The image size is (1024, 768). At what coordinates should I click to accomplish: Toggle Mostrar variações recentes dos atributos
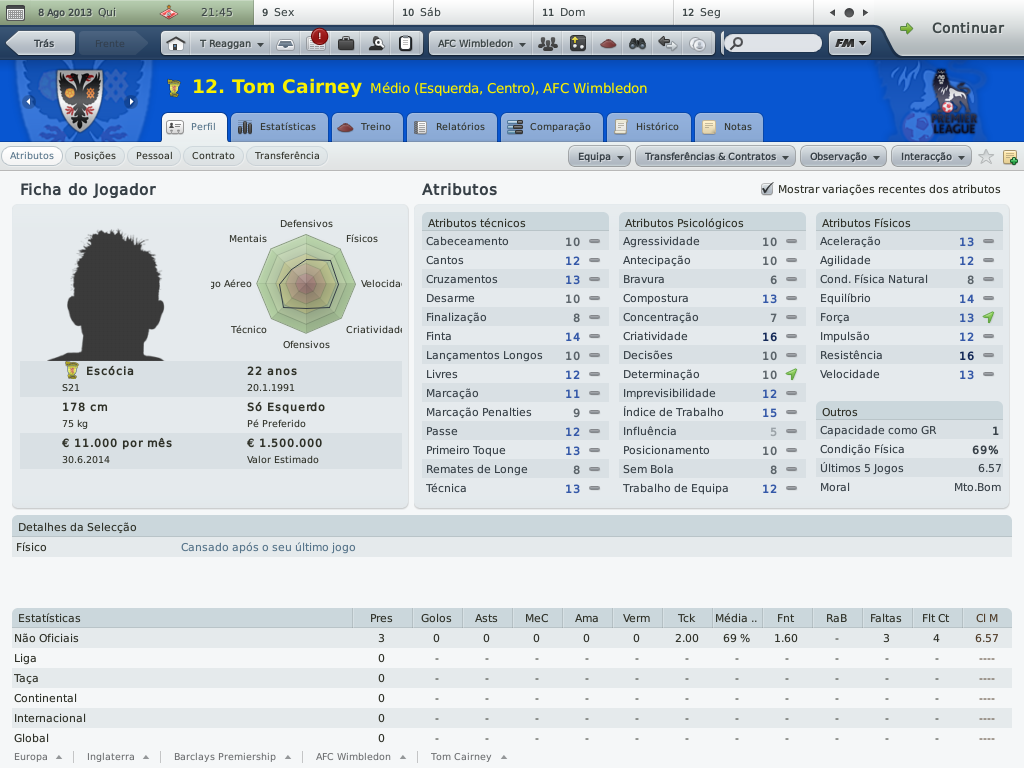coord(768,189)
